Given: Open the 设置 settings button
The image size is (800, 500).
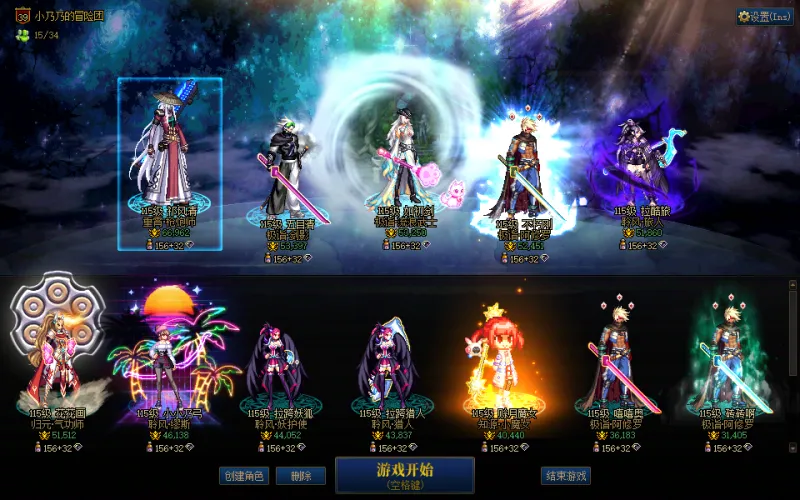Looking at the screenshot, I should point(765,16).
